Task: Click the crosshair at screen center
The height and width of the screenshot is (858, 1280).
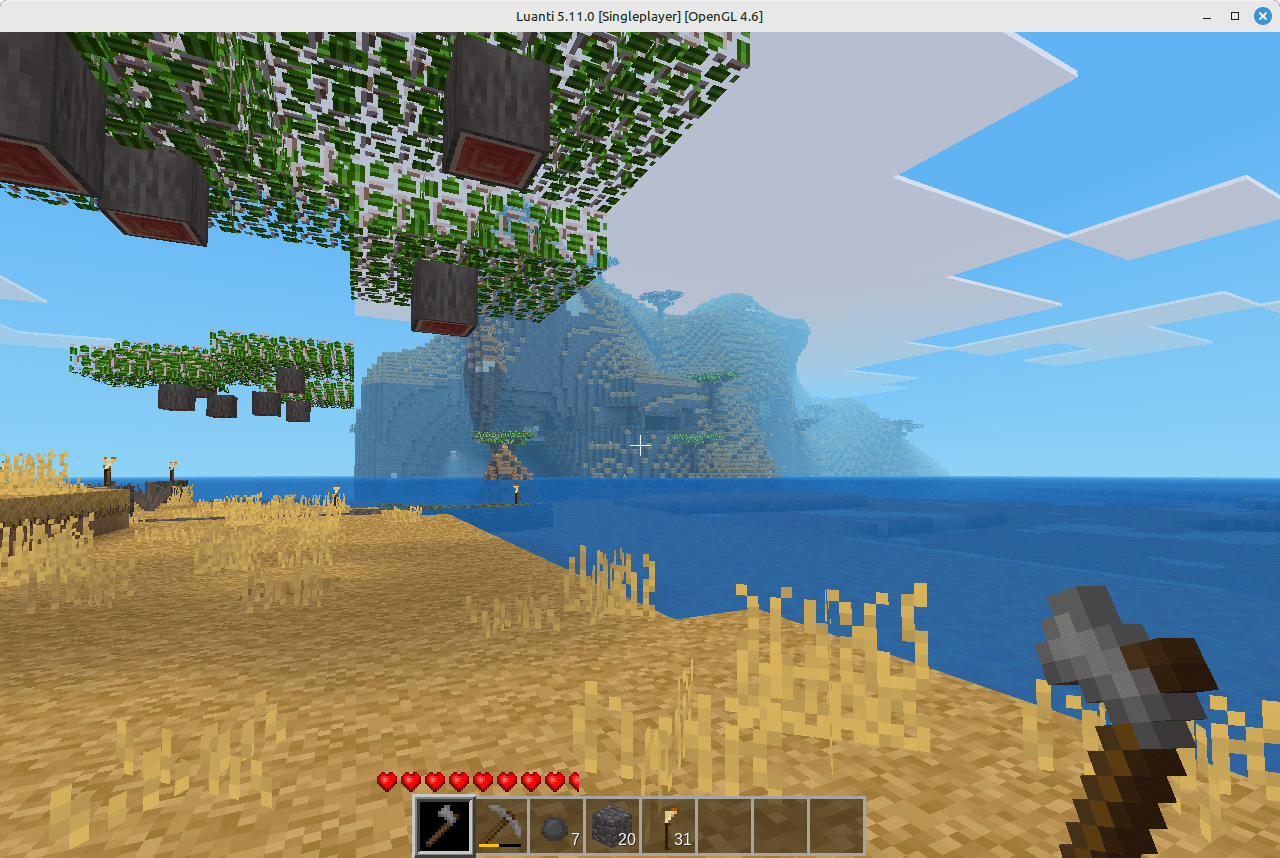Action: tap(640, 446)
